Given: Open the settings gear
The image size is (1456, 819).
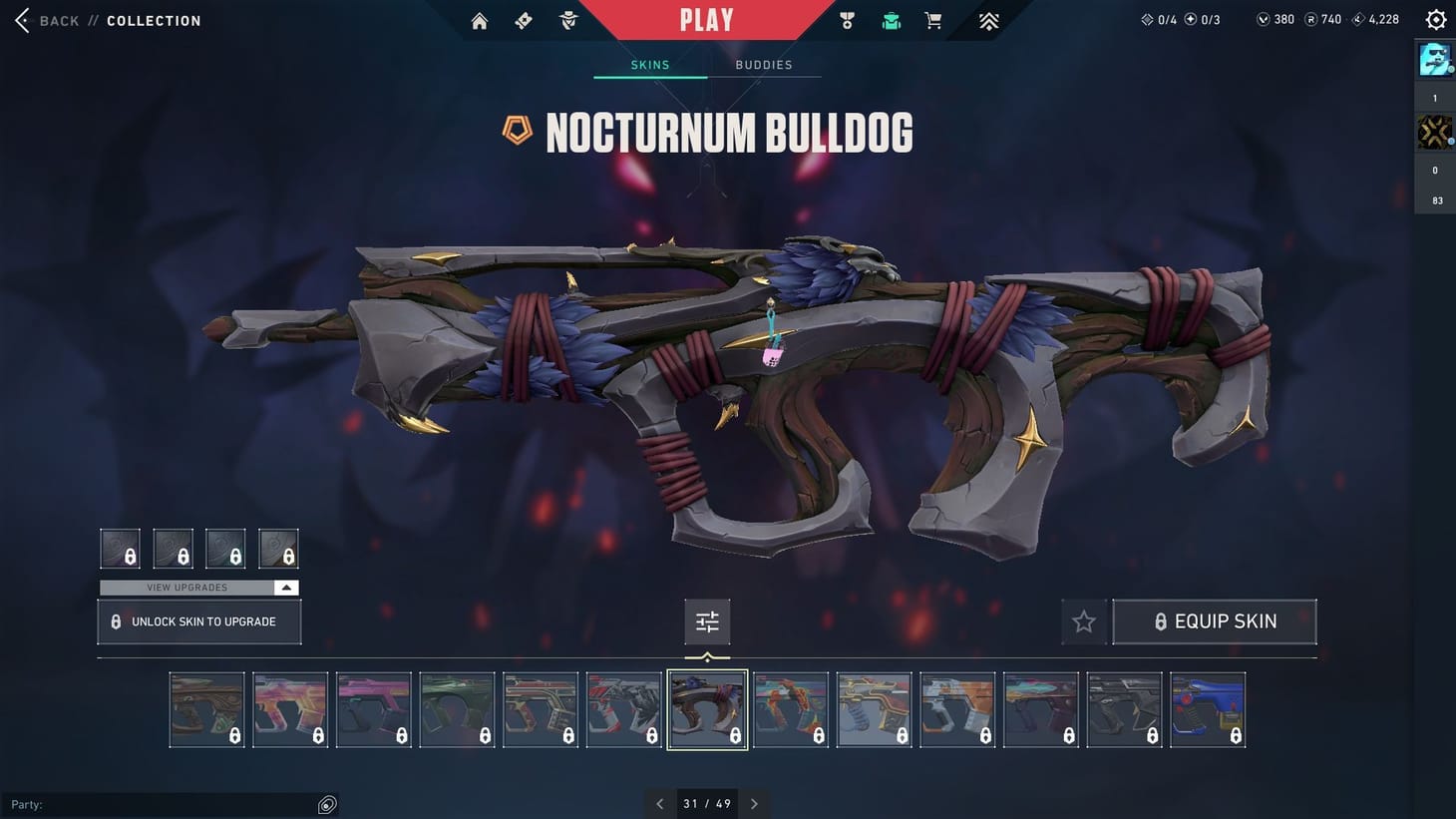Looking at the screenshot, I should [1435, 19].
